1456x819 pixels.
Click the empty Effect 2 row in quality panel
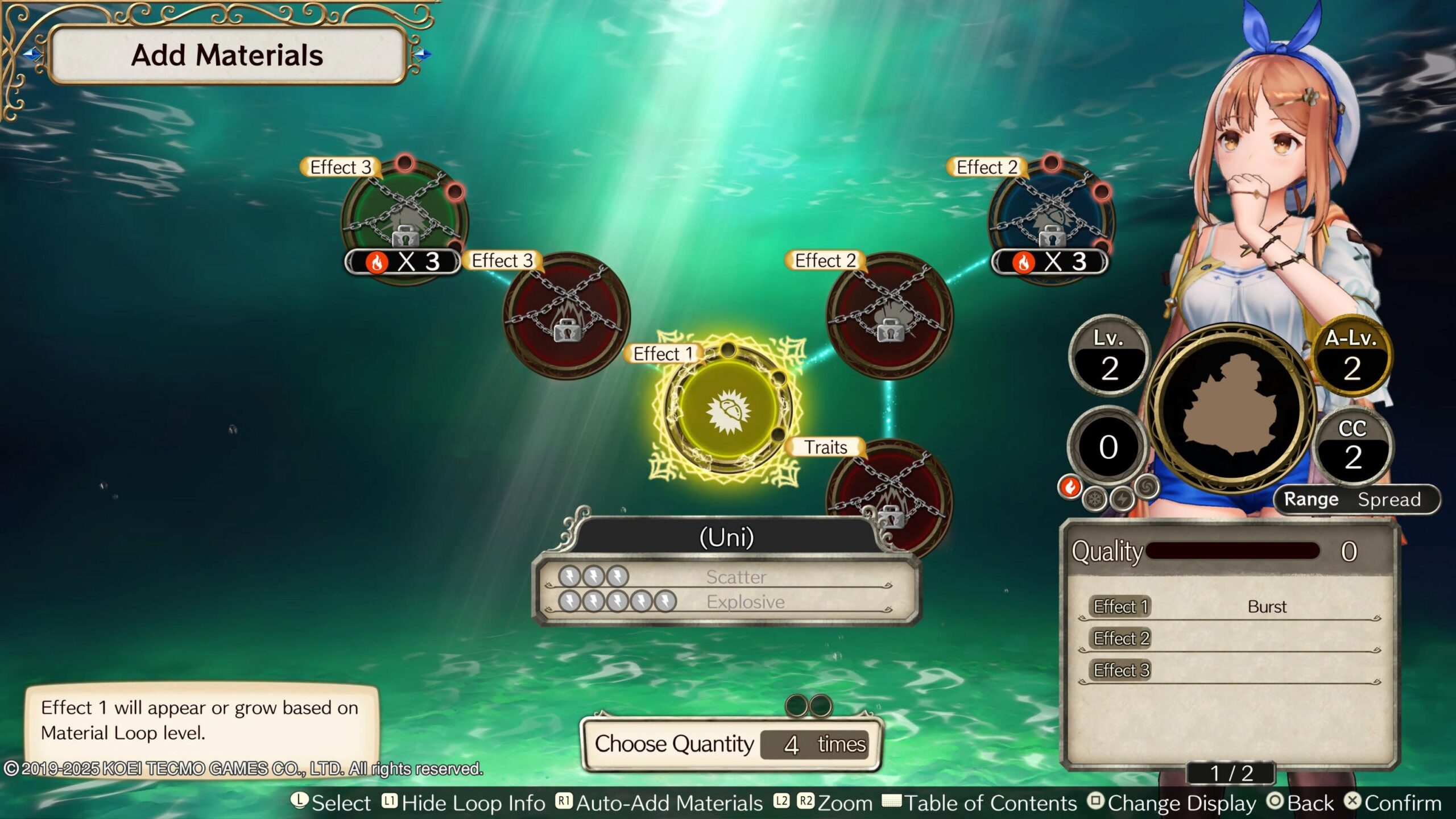pyautogui.click(x=1230, y=639)
